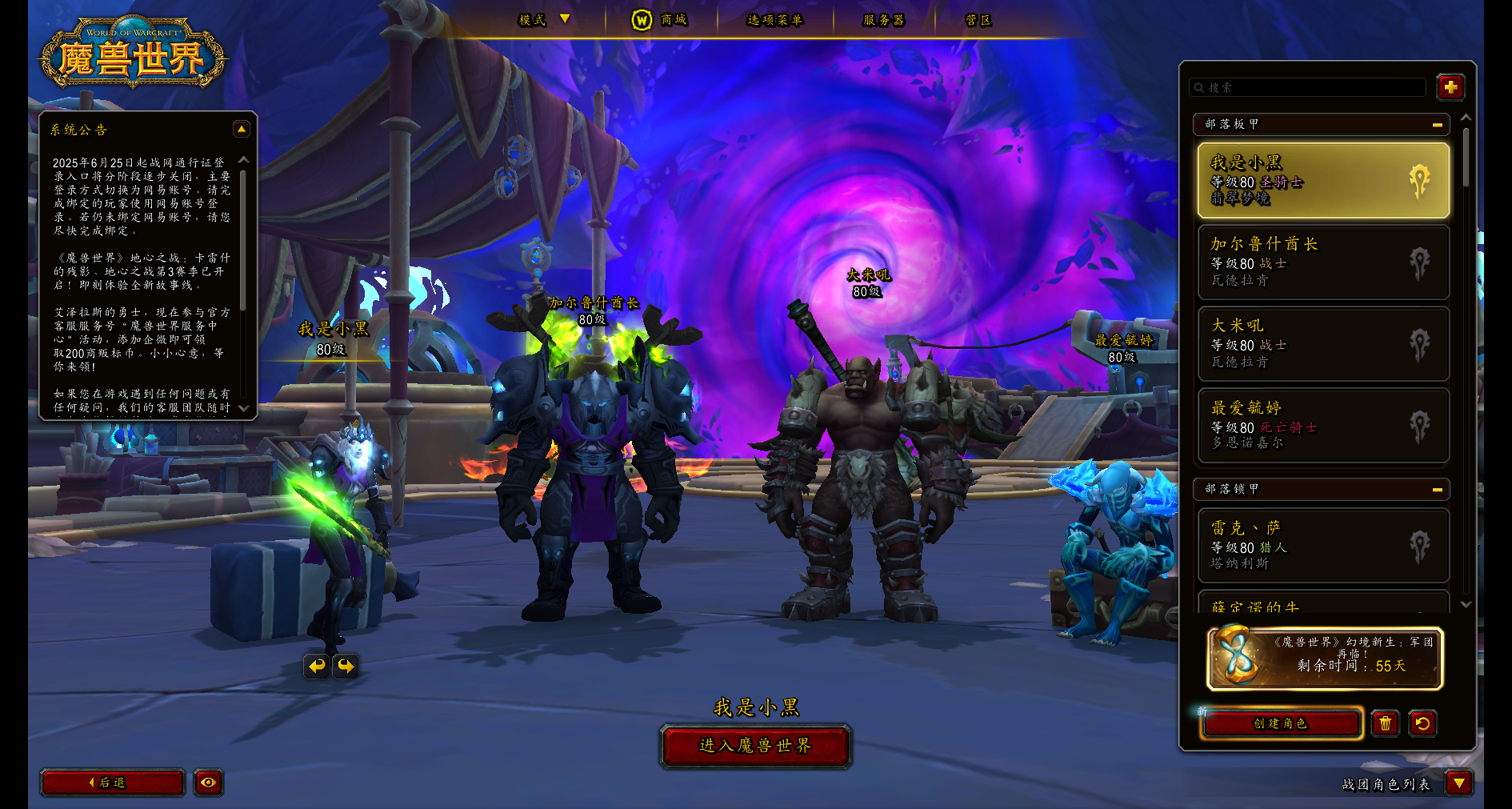
Task: Open the 营区 camp menu
Action: (978, 20)
